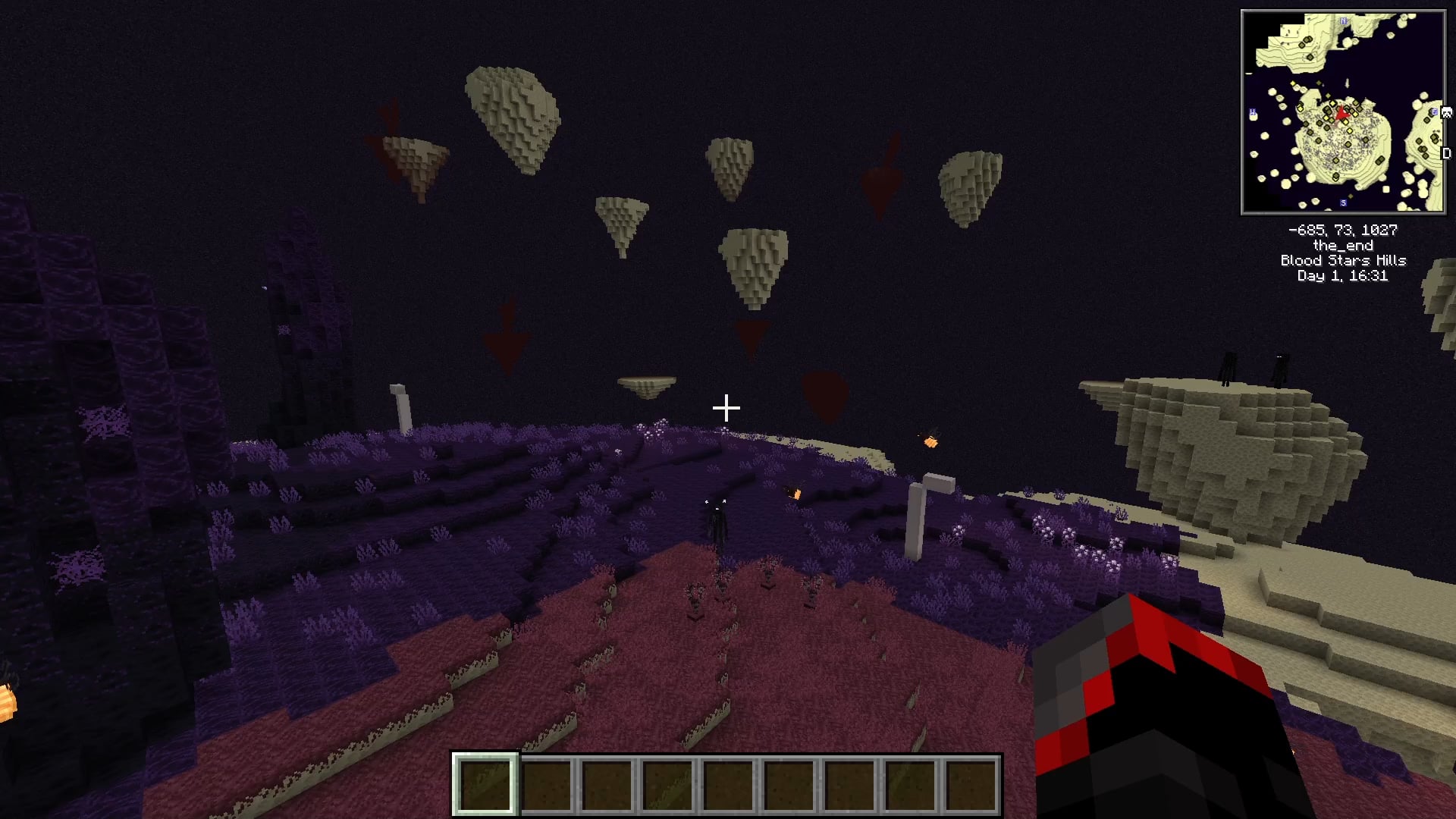
Task: Click the red player arrow on the minimap
Action: 1341,114
